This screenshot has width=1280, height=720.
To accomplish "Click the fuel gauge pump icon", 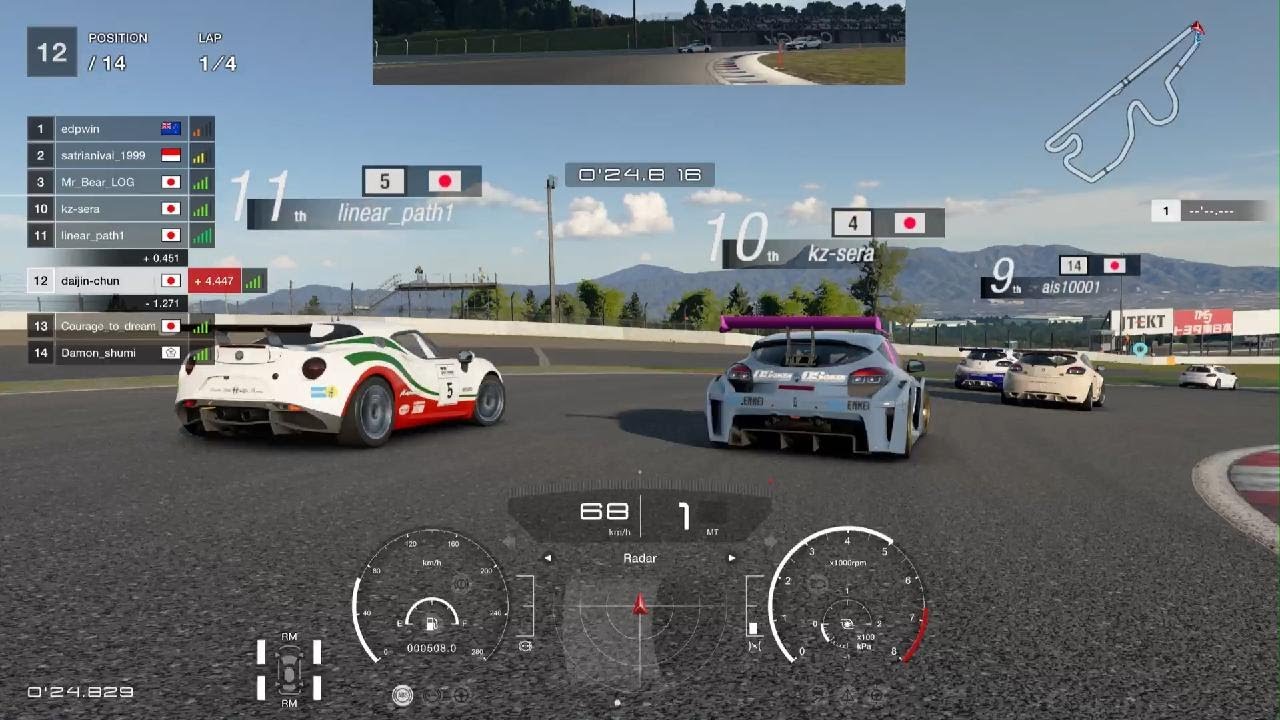I will (x=432, y=625).
